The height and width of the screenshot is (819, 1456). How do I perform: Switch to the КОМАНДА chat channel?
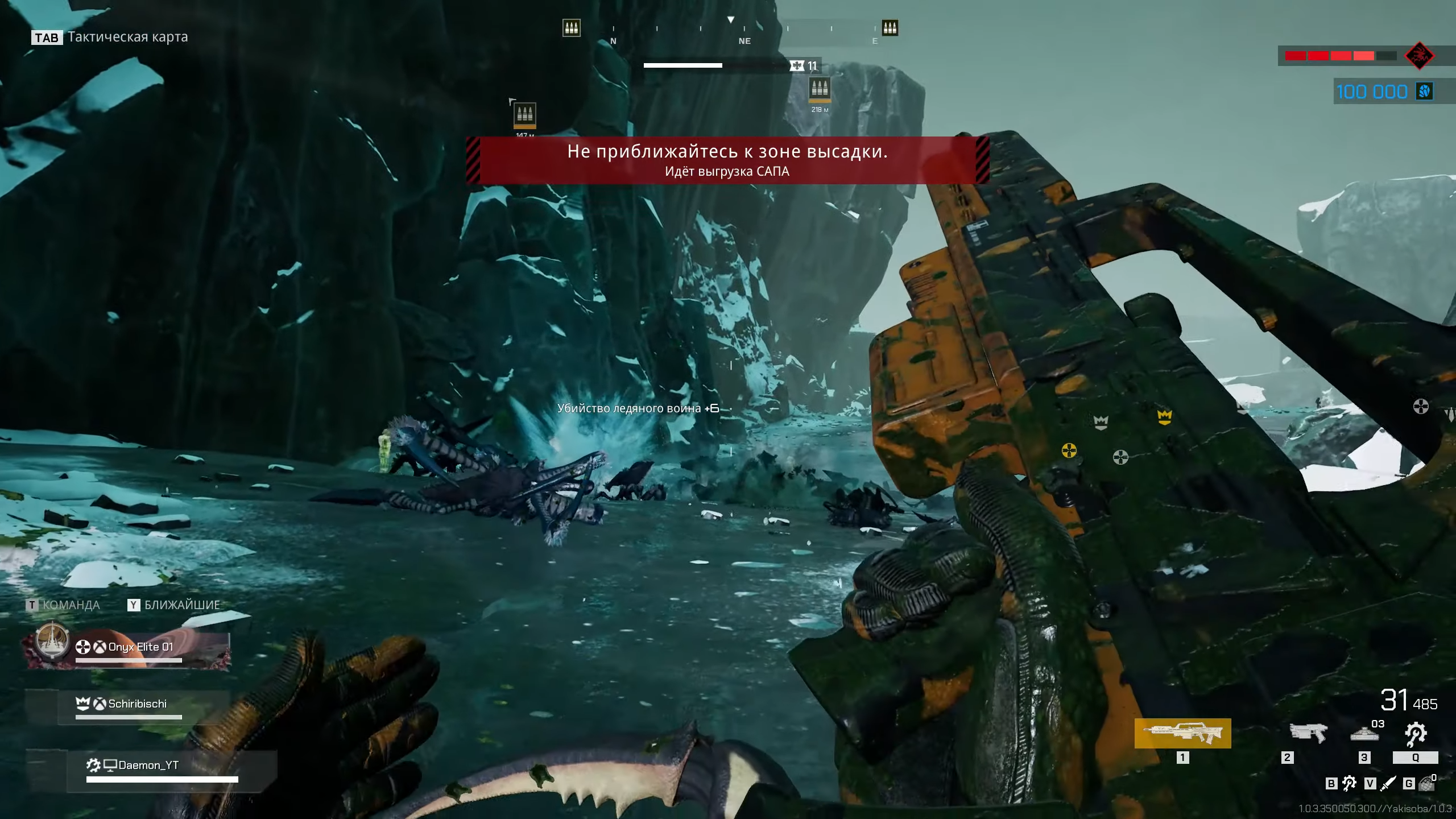coord(71,605)
